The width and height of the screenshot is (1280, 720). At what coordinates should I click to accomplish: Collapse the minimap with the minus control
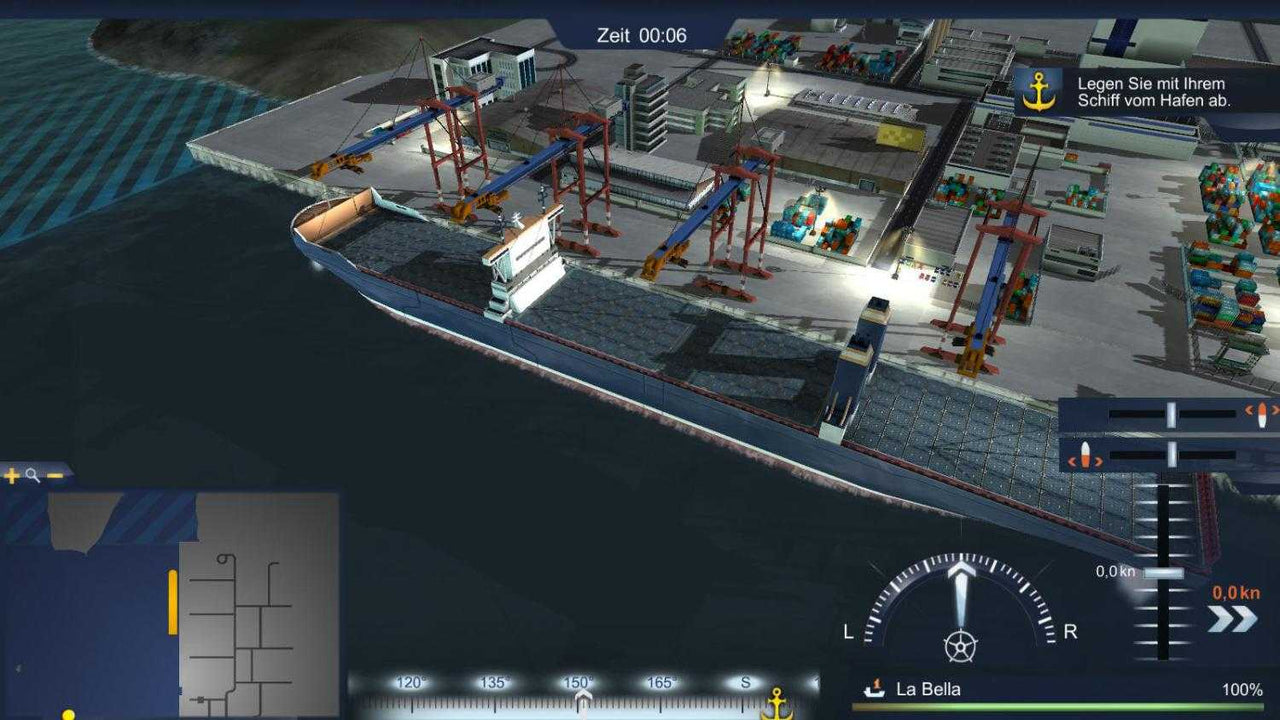(56, 476)
